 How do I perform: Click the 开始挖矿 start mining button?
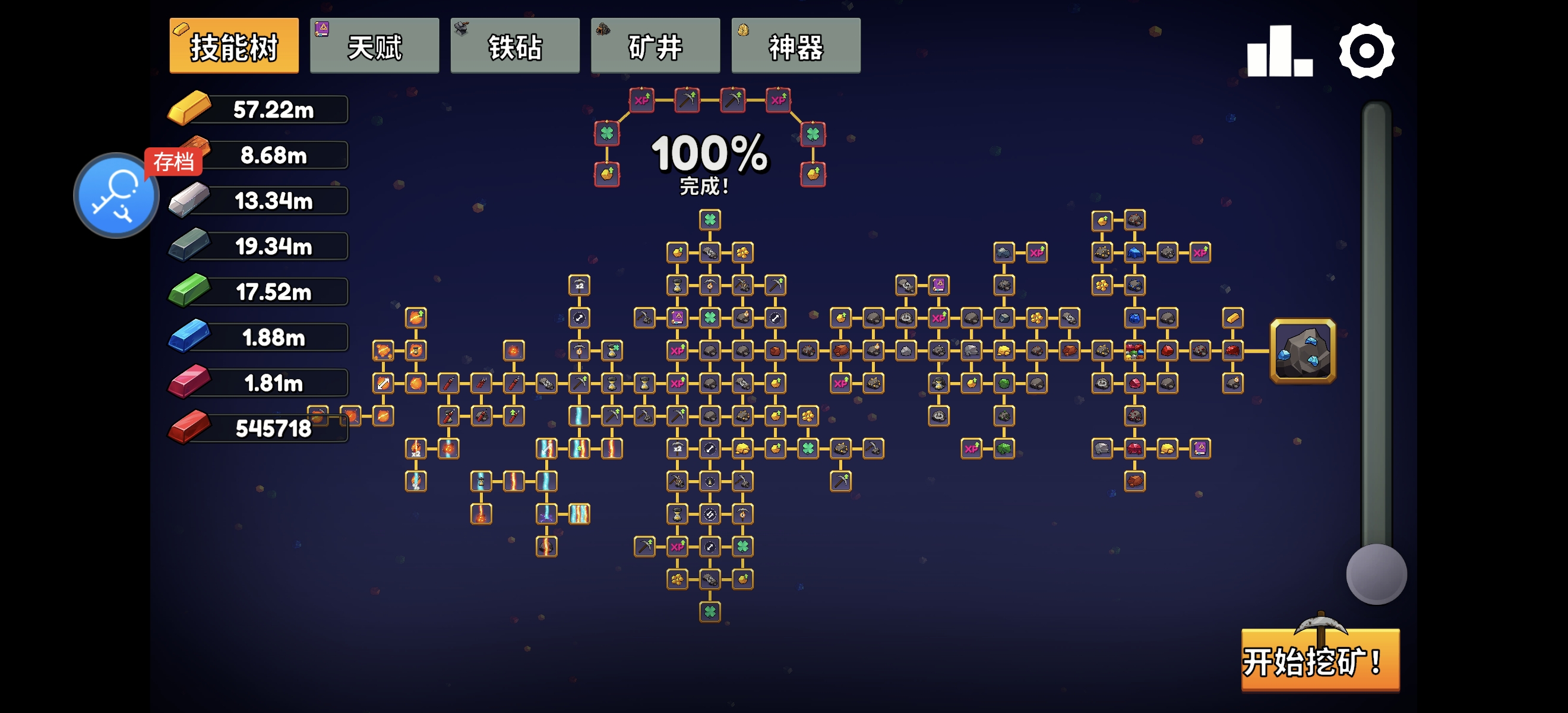[x=1320, y=661]
